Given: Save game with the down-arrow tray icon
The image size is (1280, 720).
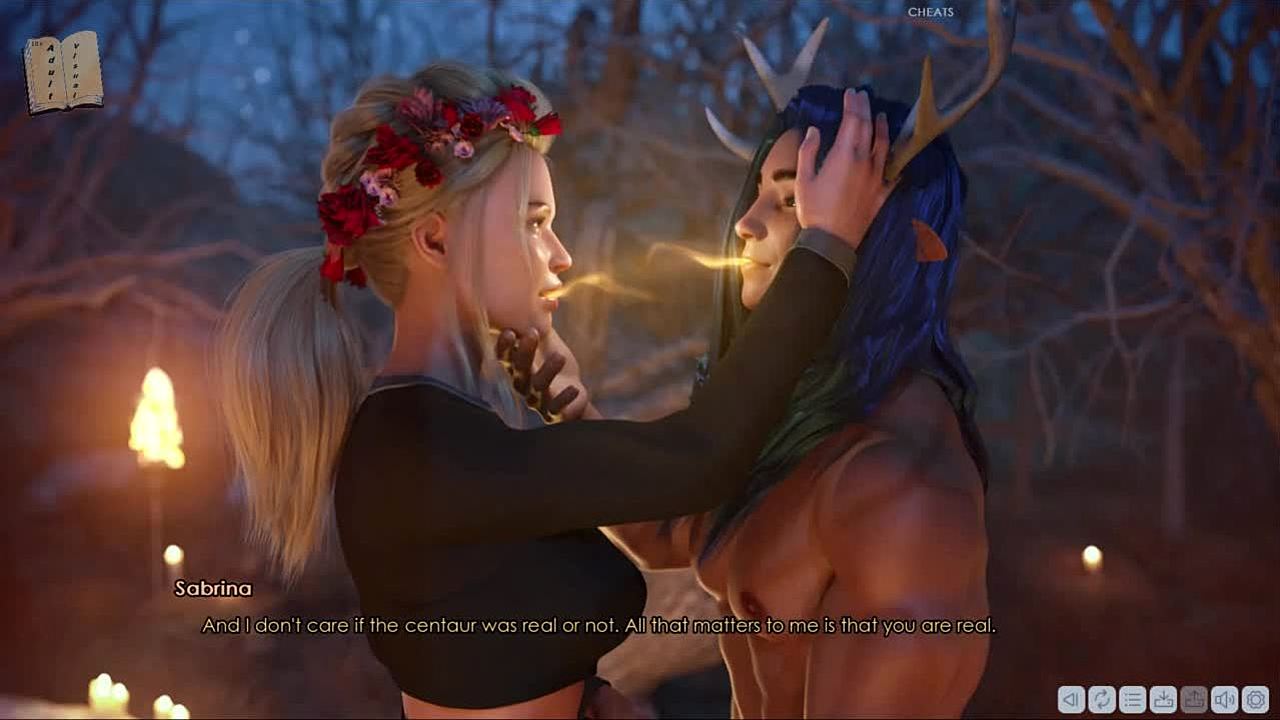Looking at the screenshot, I should click(1163, 699).
